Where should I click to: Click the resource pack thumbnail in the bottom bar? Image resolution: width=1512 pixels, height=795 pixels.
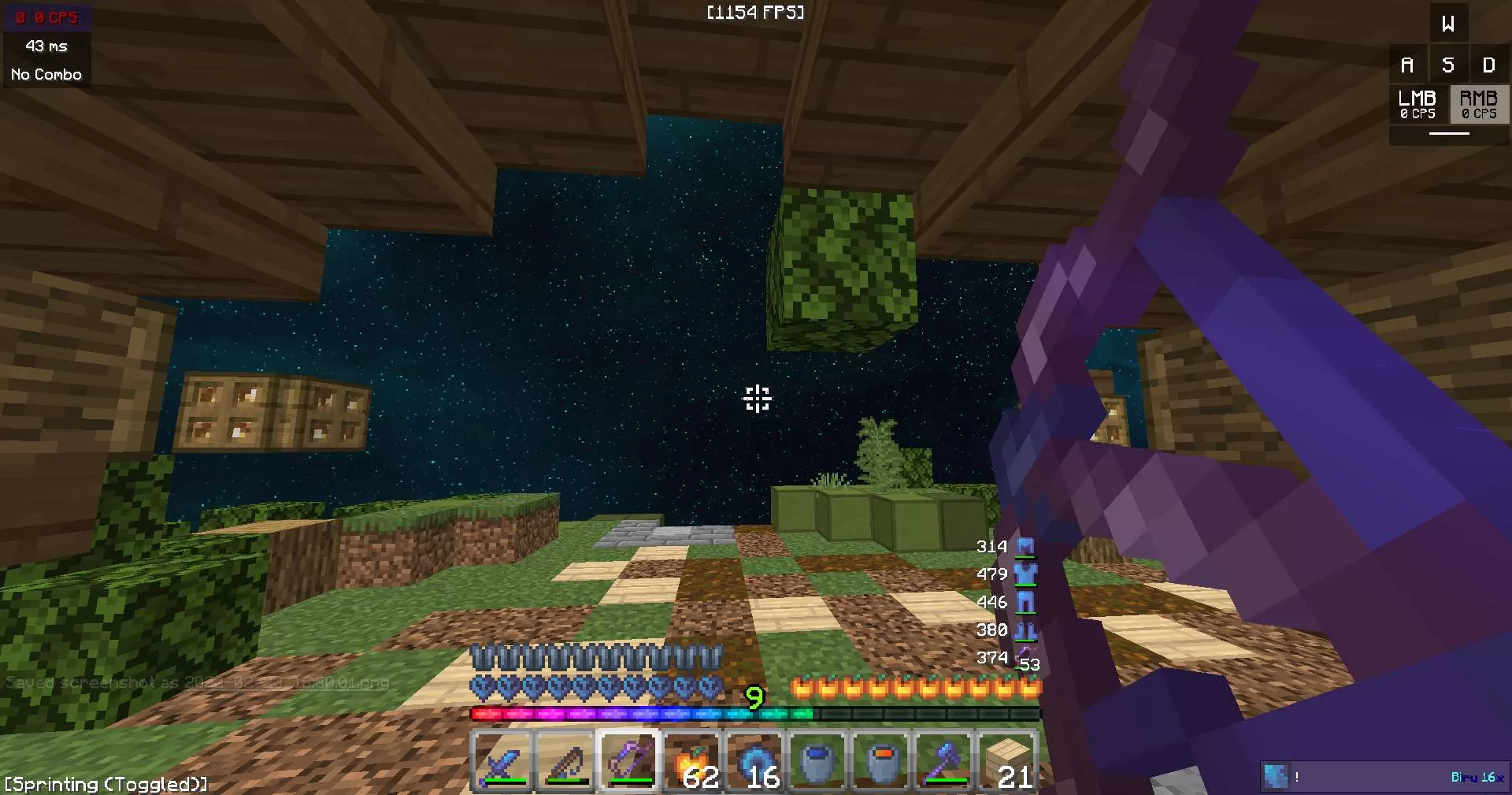click(x=1277, y=776)
